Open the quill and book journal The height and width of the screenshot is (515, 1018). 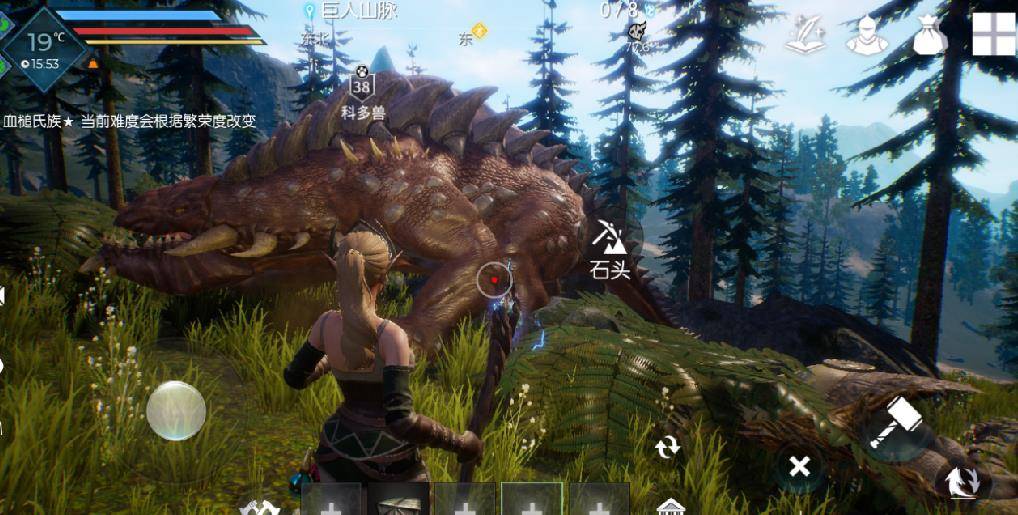coord(804,36)
